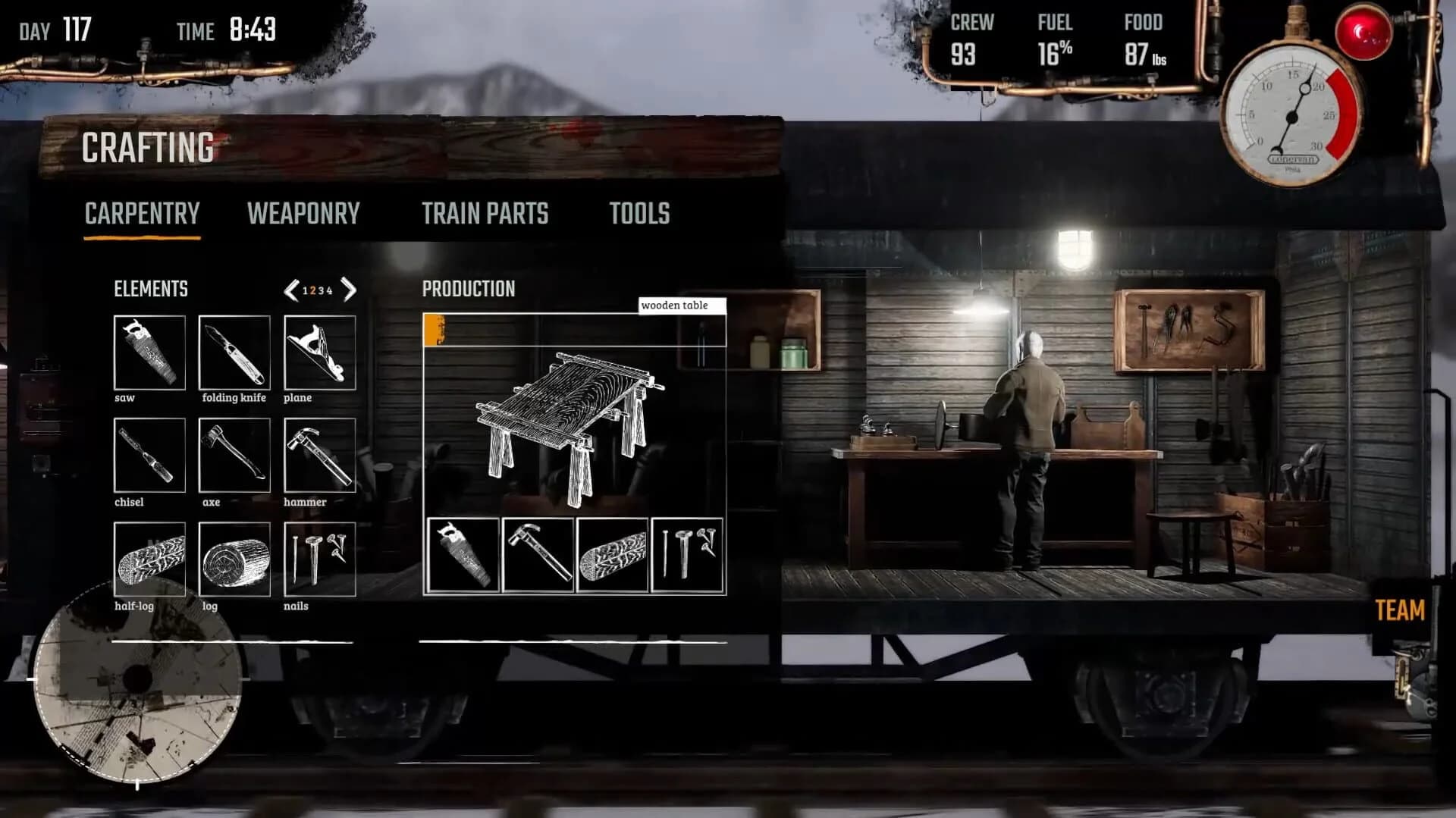
Task: Select the folding knife element
Action: click(235, 351)
